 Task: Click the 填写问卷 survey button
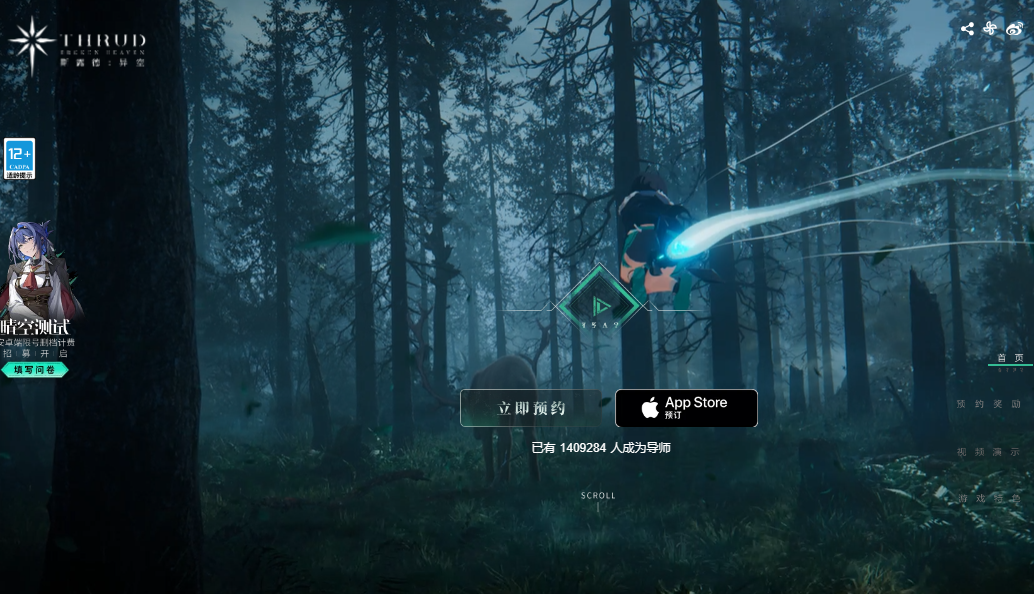[x=35, y=370]
